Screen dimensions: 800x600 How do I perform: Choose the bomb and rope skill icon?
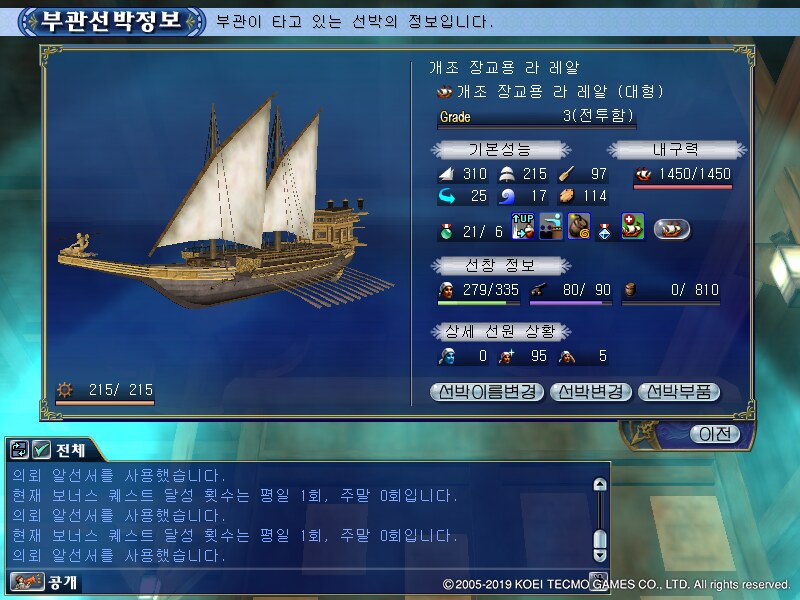(x=579, y=227)
